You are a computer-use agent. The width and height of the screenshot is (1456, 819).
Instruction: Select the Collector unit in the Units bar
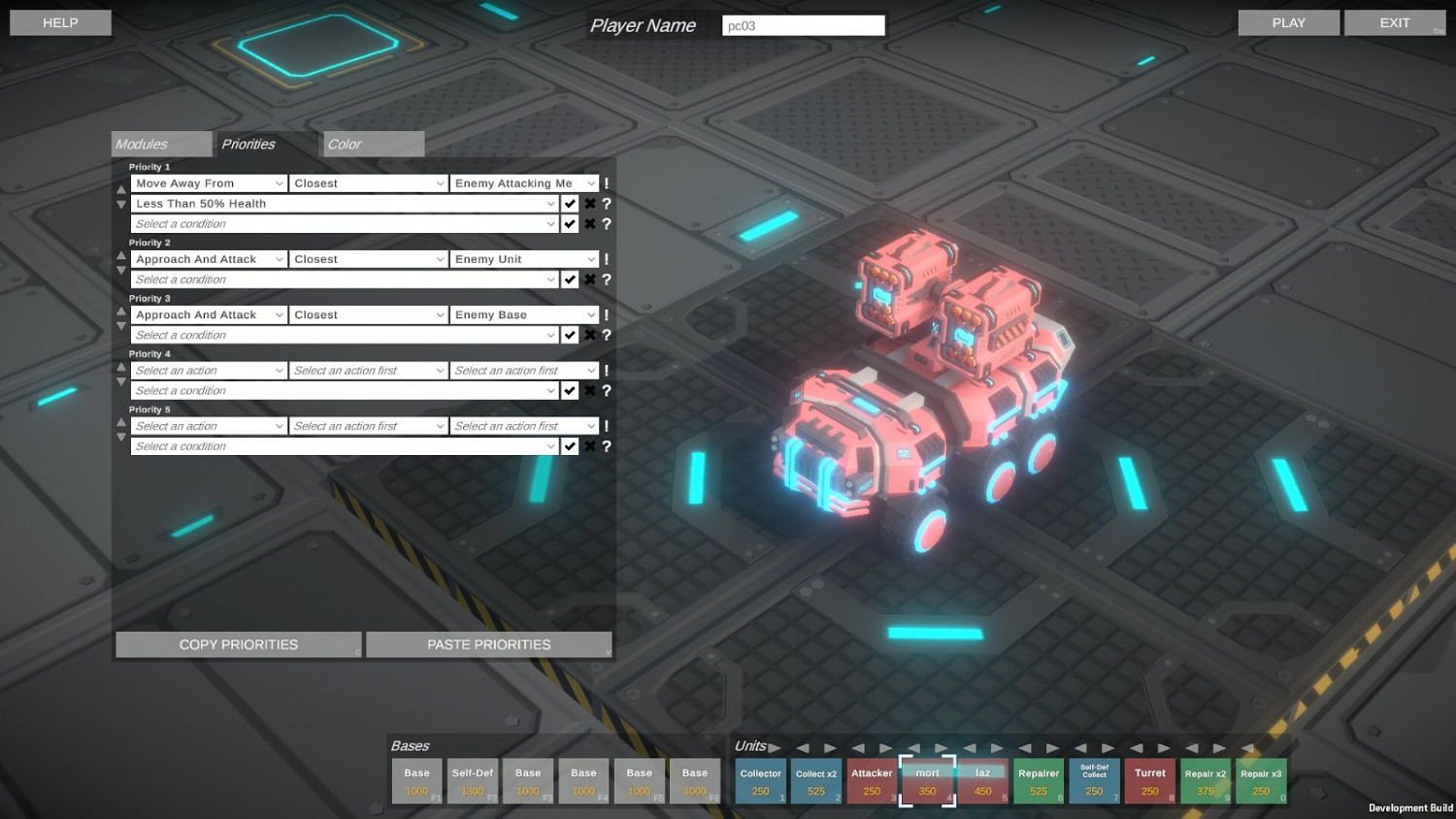click(x=760, y=780)
